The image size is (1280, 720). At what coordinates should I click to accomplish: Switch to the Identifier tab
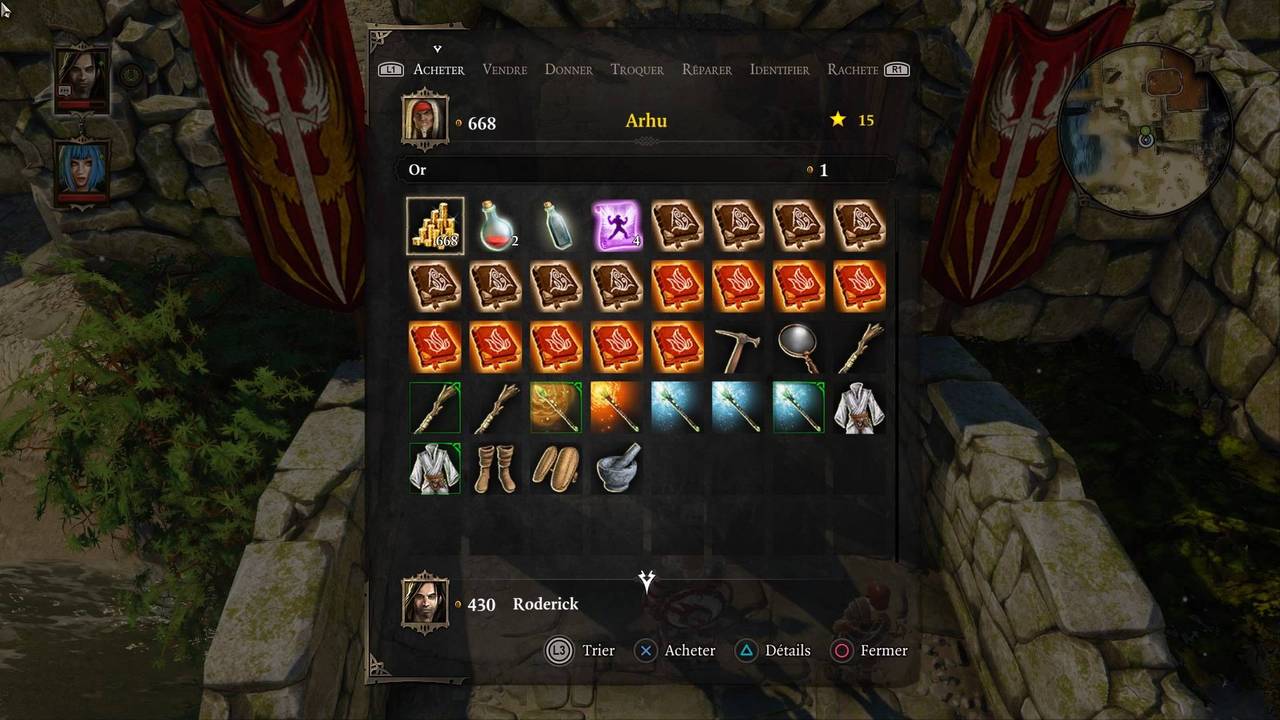click(779, 69)
